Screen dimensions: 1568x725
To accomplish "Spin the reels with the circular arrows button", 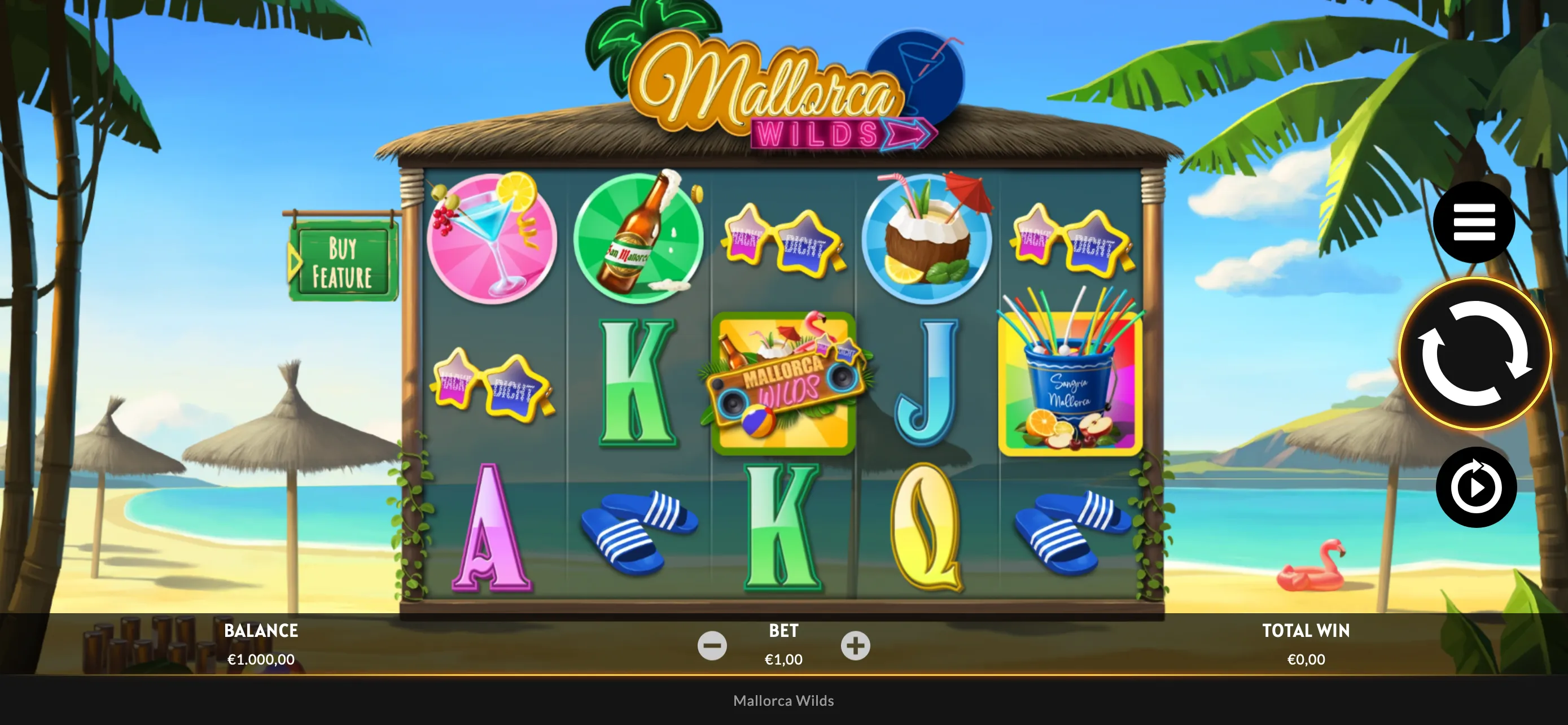I will click(x=1474, y=353).
